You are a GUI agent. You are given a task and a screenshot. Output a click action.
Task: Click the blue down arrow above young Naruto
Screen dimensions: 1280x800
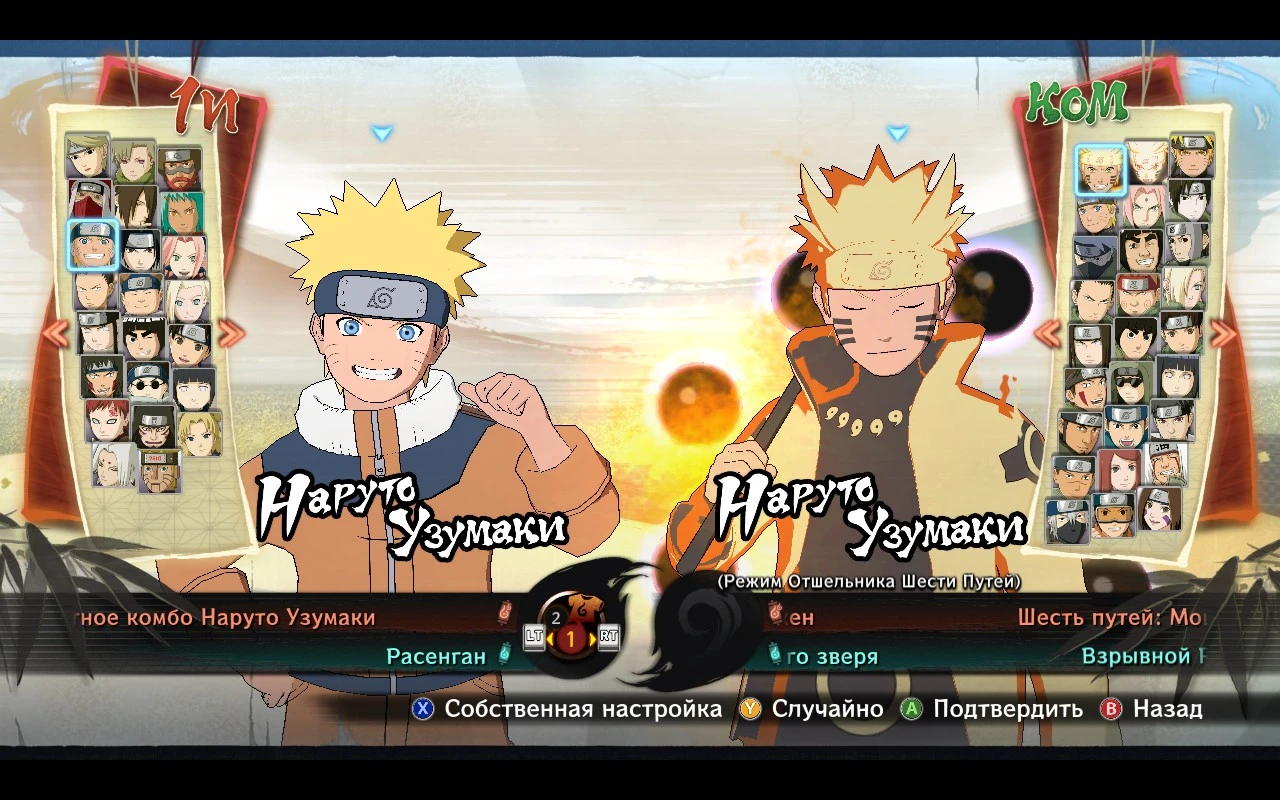379,131
